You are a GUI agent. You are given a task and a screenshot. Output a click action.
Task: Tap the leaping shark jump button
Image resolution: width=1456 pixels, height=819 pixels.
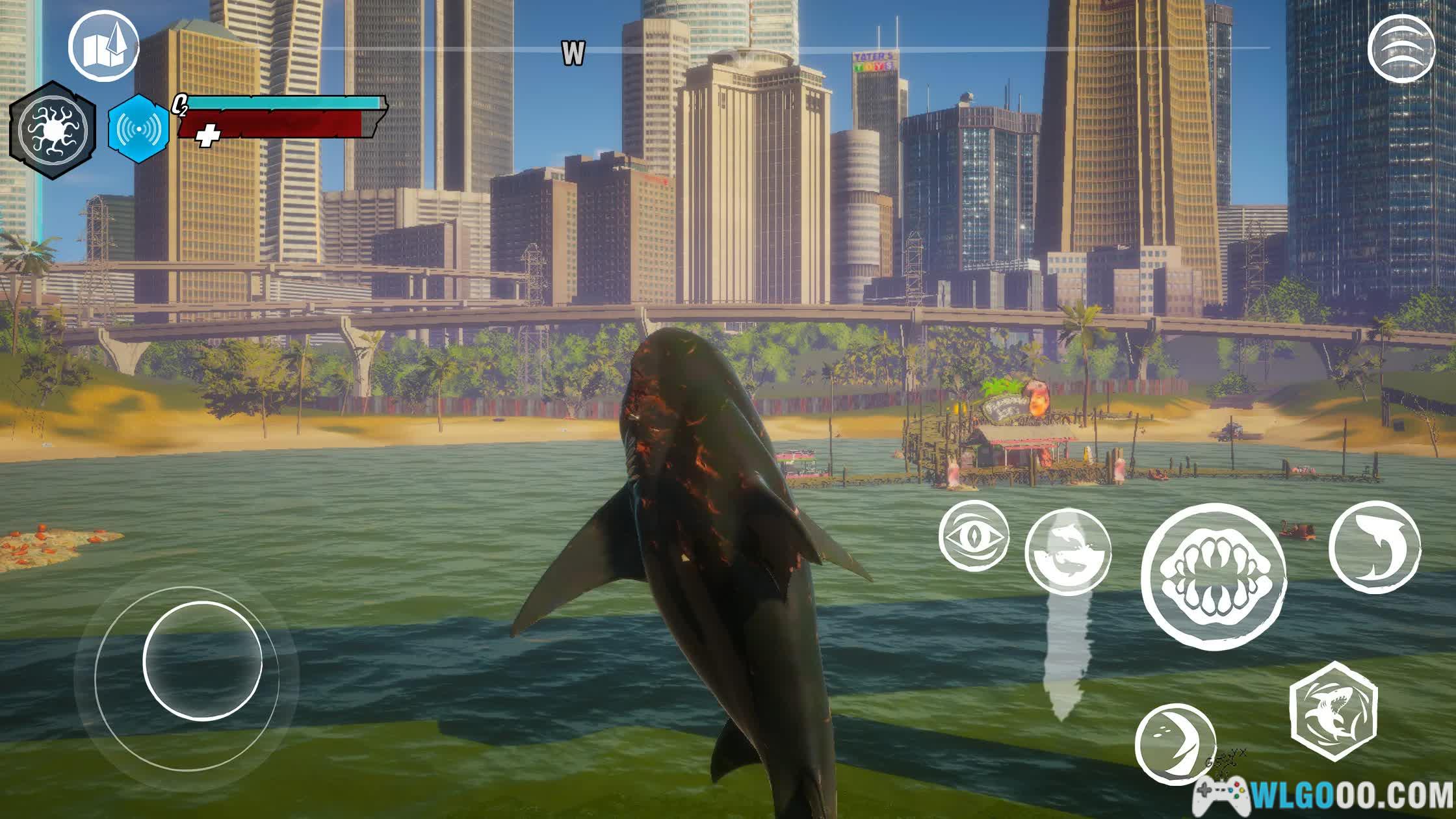[x=1374, y=547]
